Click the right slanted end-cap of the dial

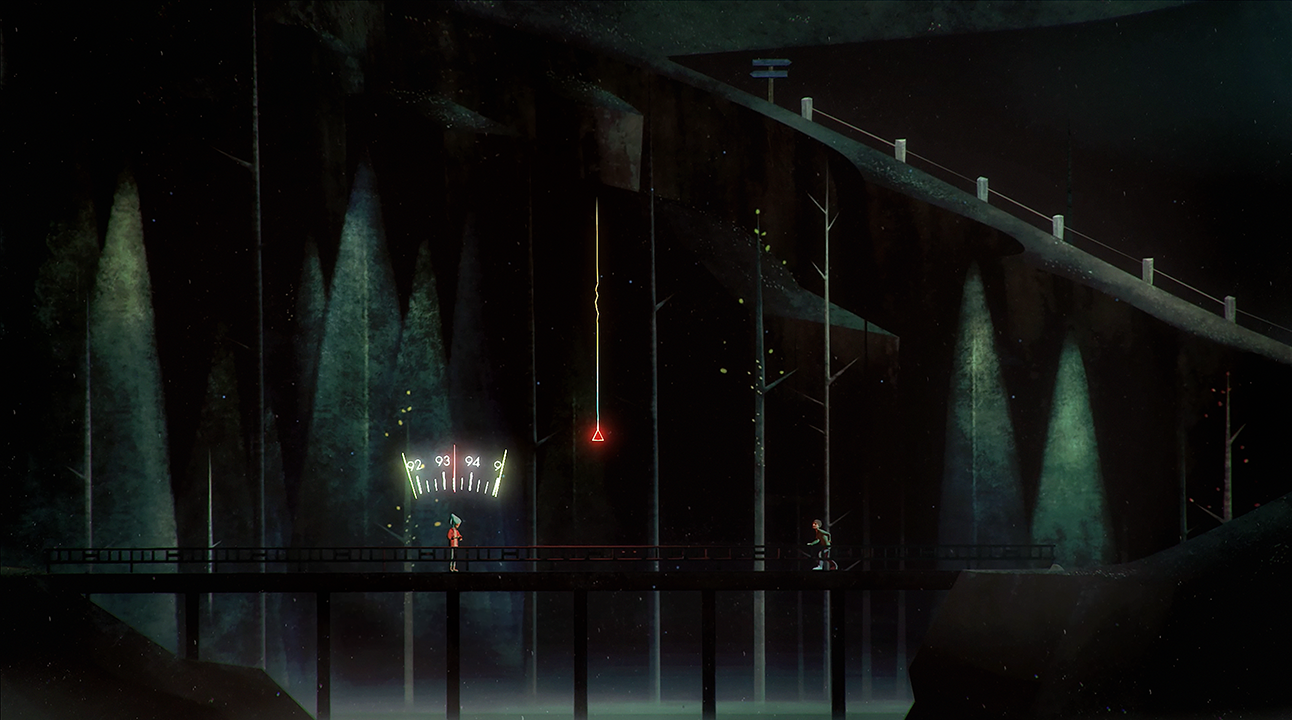[499, 473]
